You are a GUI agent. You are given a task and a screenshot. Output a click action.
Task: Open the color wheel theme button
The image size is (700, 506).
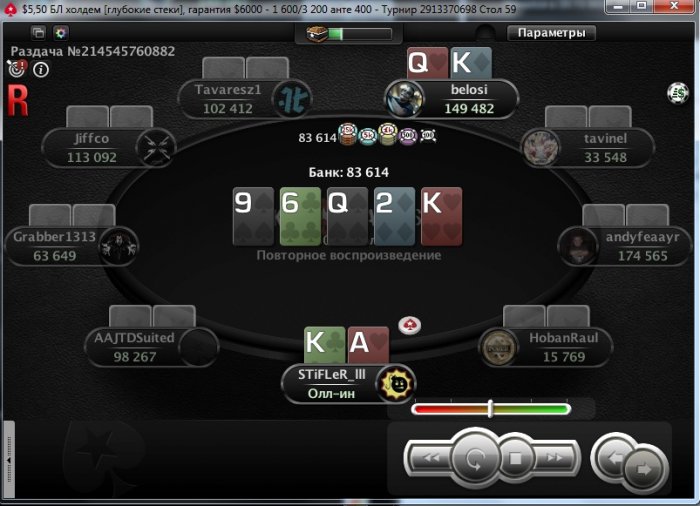click(x=60, y=32)
